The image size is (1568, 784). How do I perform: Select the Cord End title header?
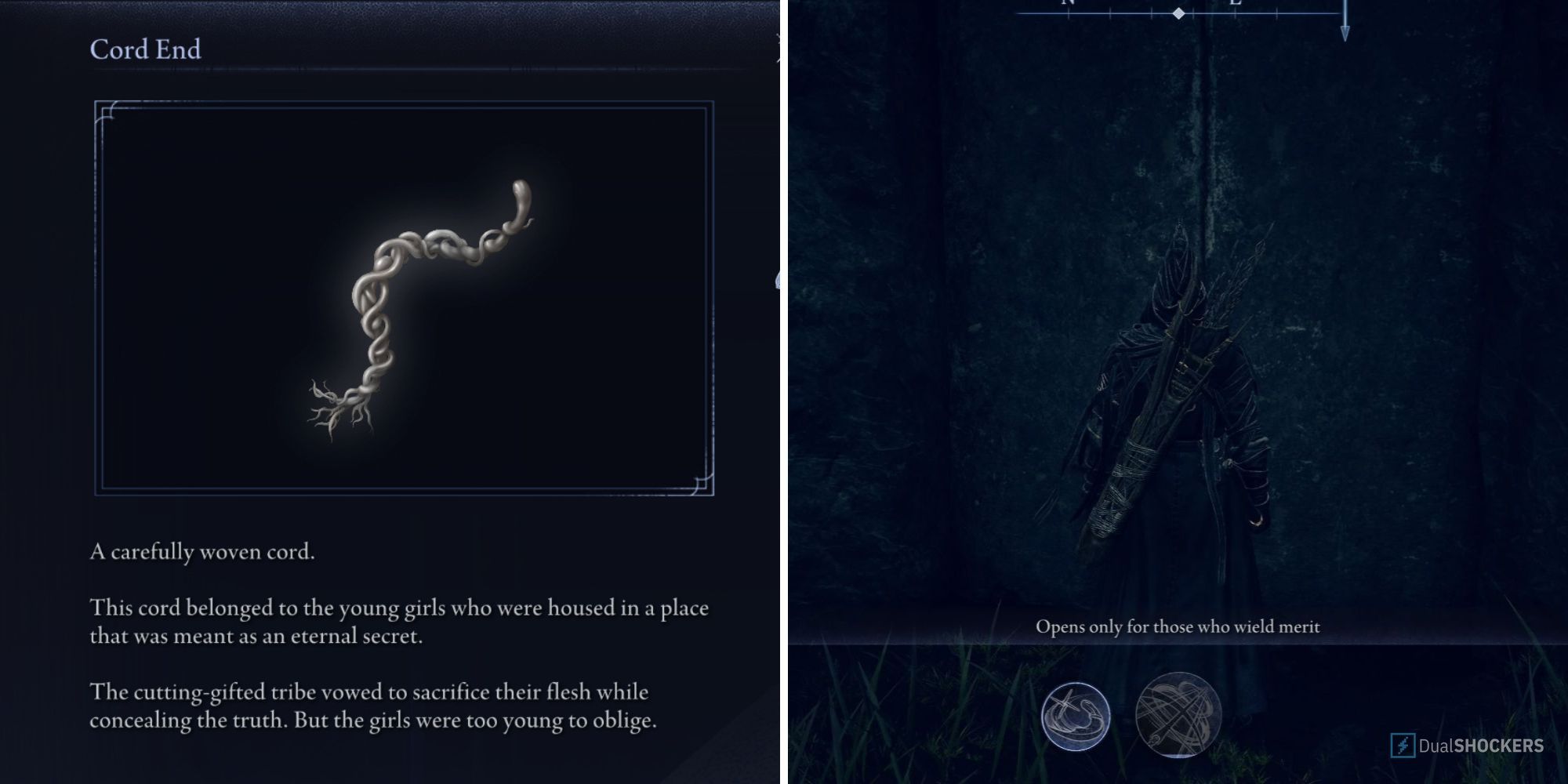(x=146, y=49)
